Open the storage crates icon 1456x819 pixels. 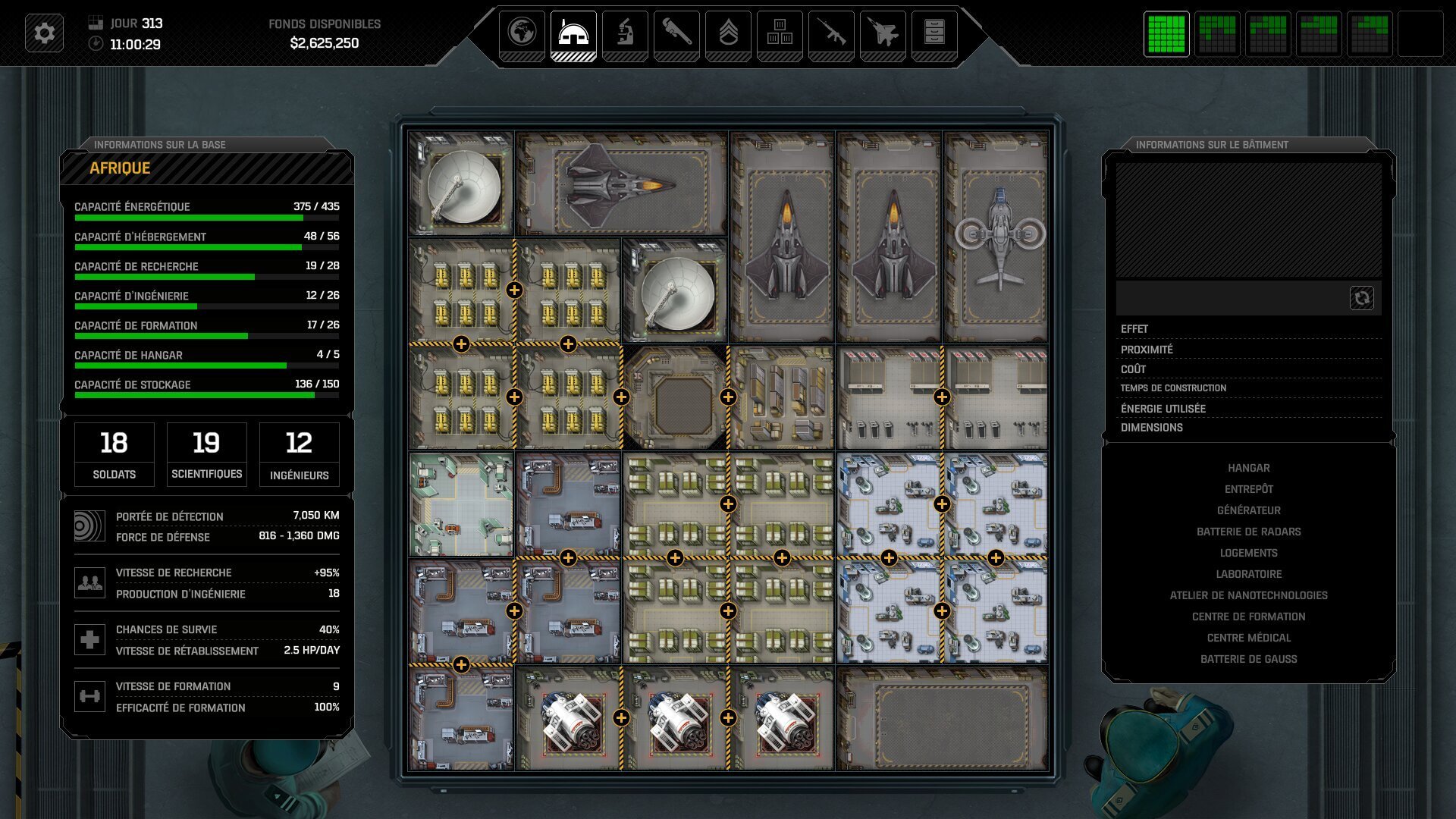point(780,33)
